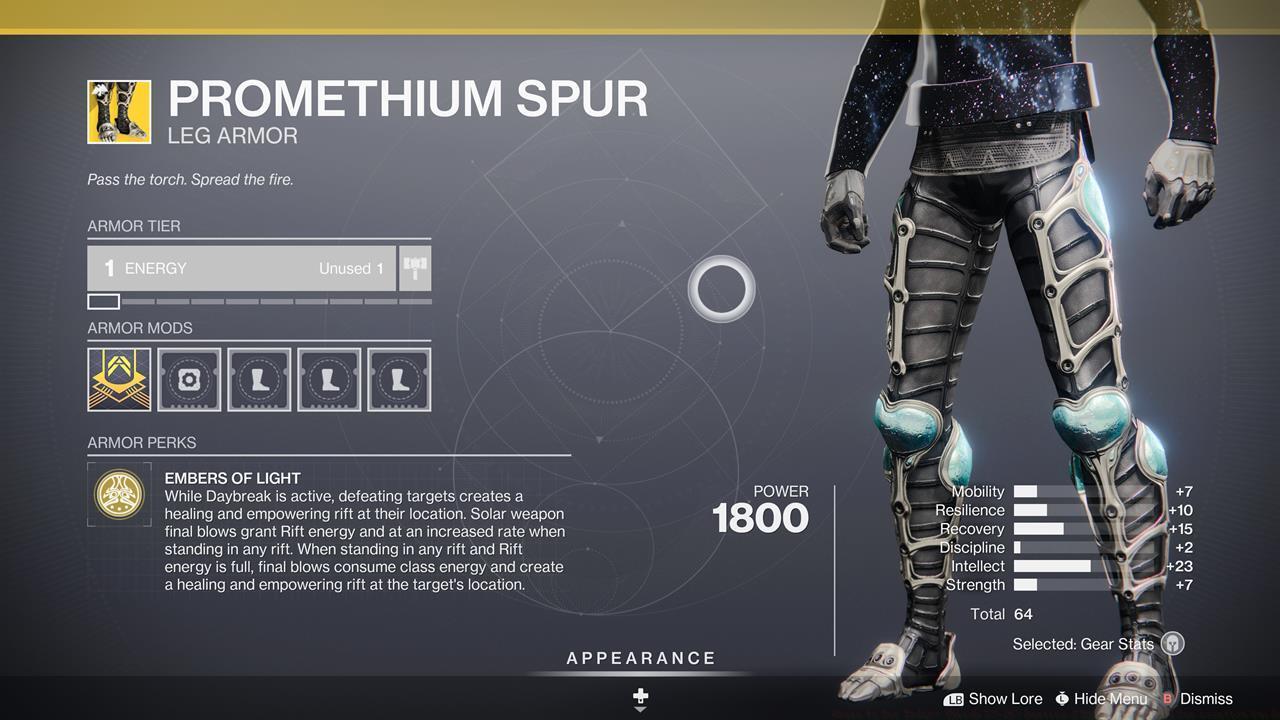Click Dismiss to close the item details
The height and width of the screenshot is (720, 1280).
click(1209, 698)
